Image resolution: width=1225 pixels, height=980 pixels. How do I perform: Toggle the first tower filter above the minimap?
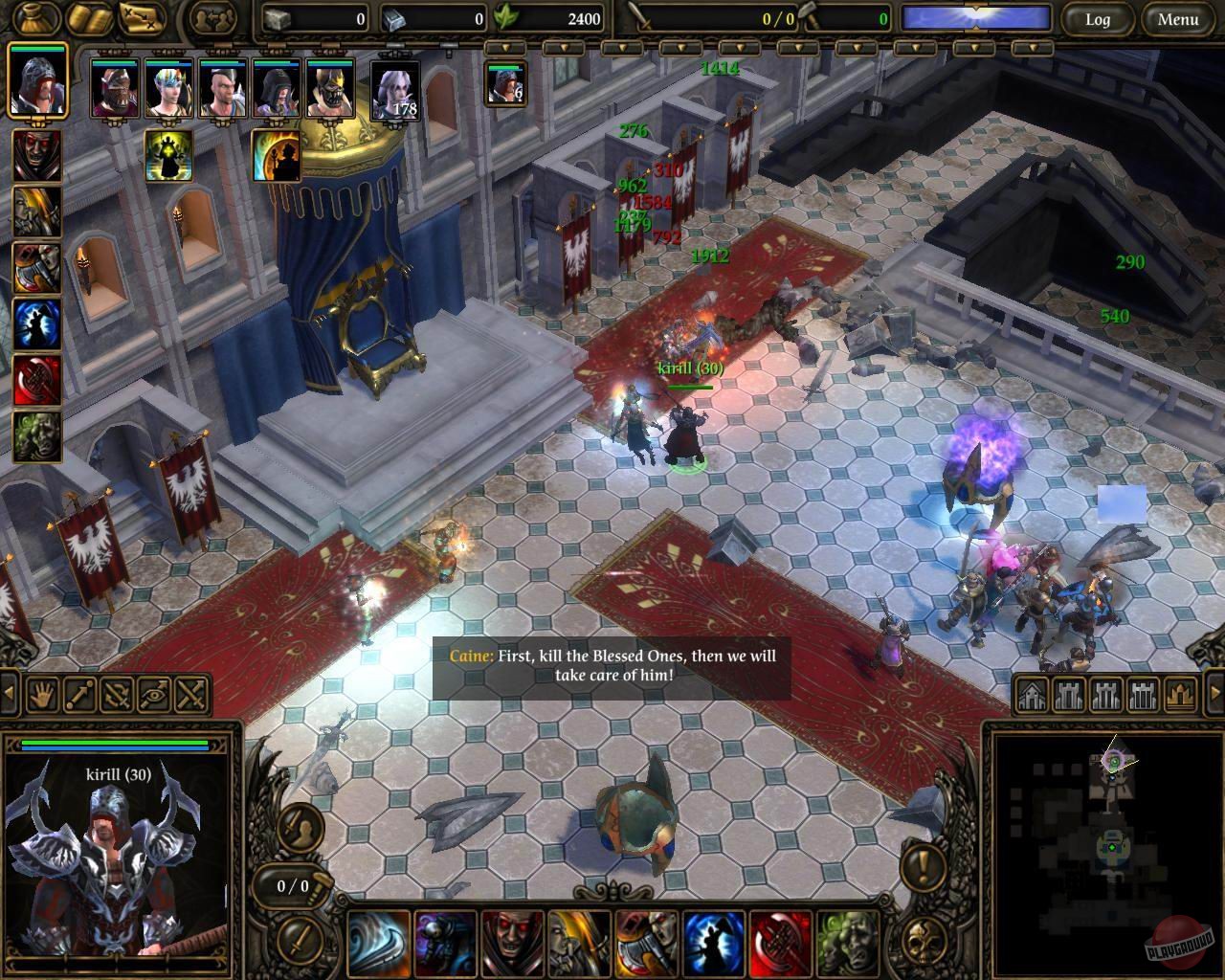point(1069,694)
